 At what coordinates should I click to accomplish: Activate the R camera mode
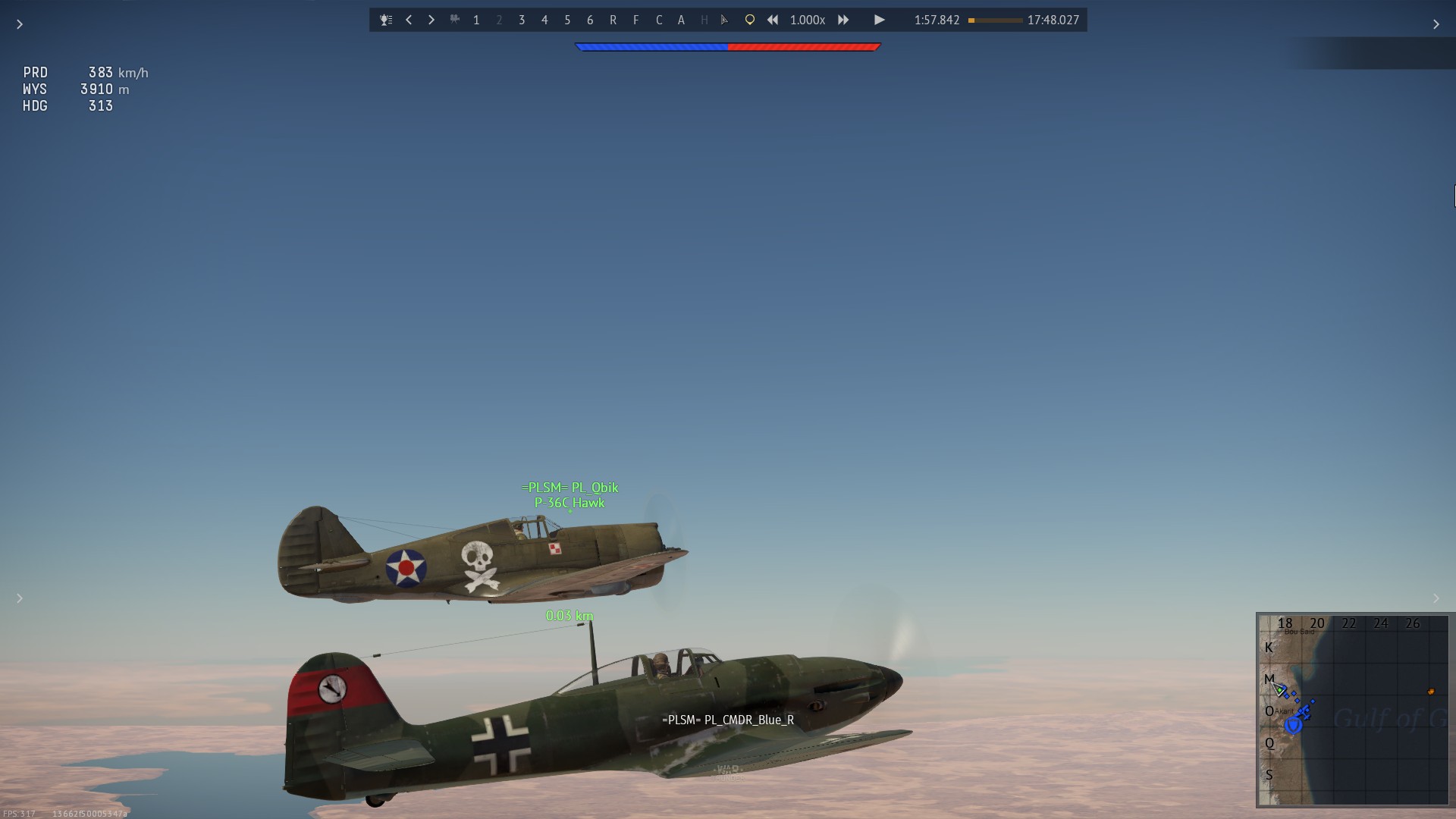pyautogui.click(x=613, y=20)
